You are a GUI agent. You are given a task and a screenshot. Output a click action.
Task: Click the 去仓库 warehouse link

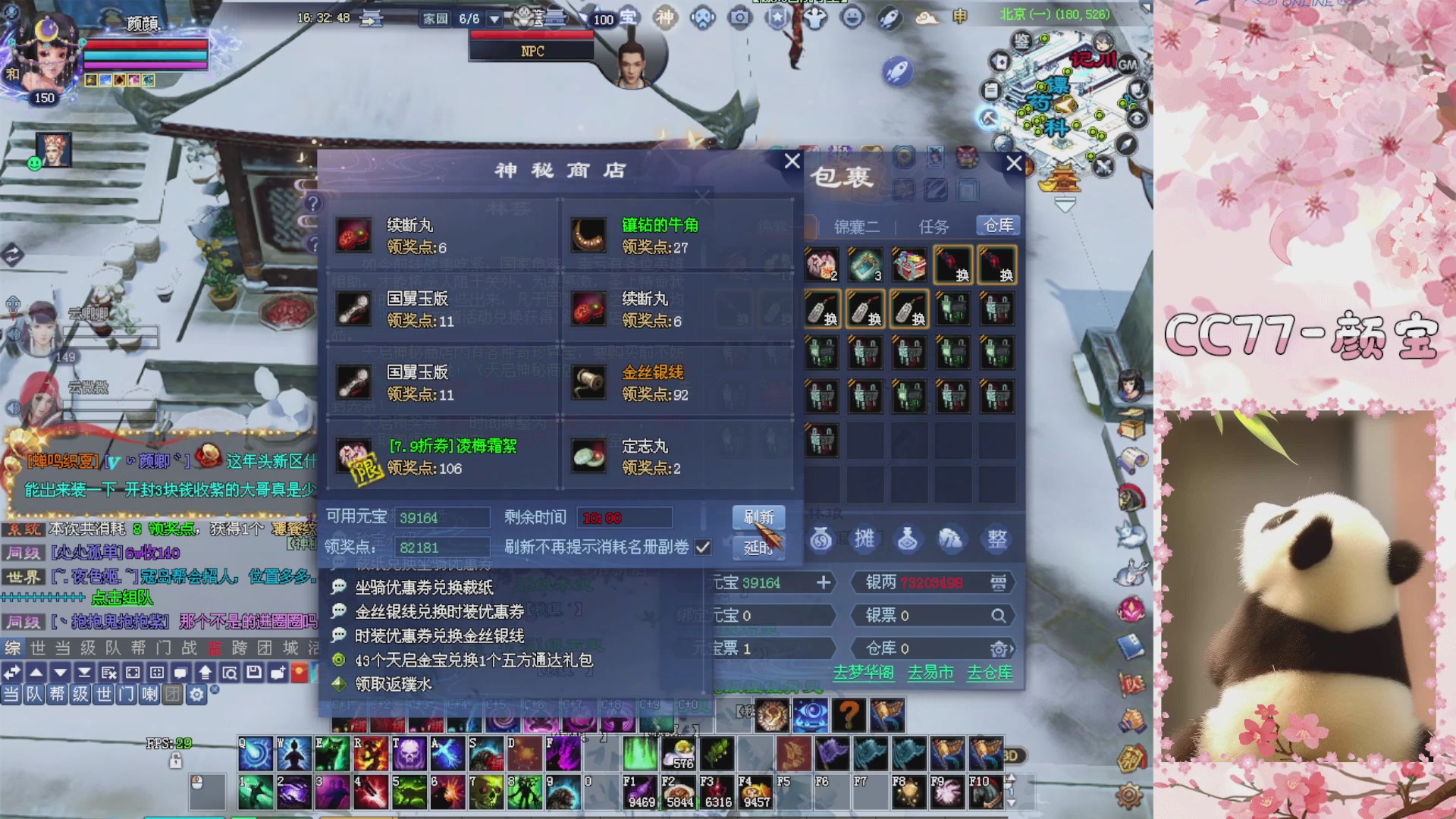click(x=990, y=673)
